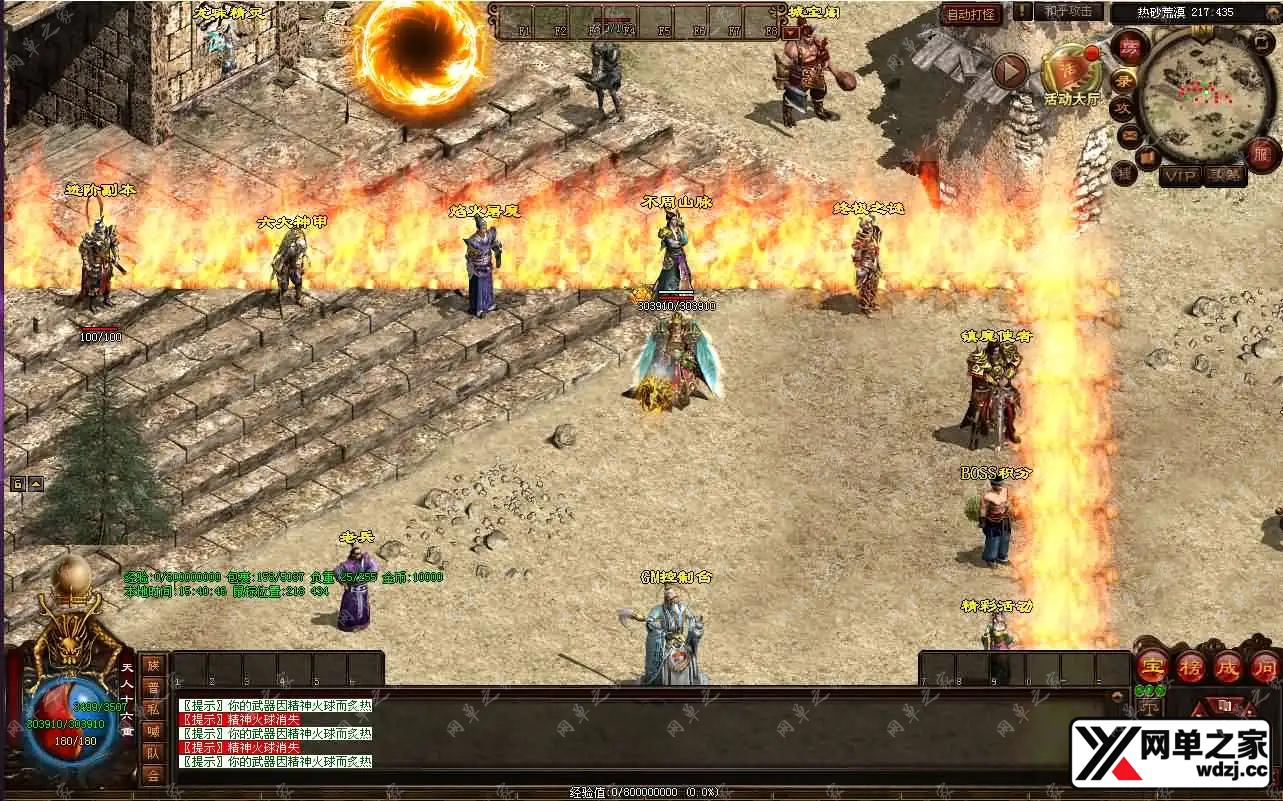Click the 自动打怪 auto-fight button
Screen dimensions: 1283x801
click(971, 15)
